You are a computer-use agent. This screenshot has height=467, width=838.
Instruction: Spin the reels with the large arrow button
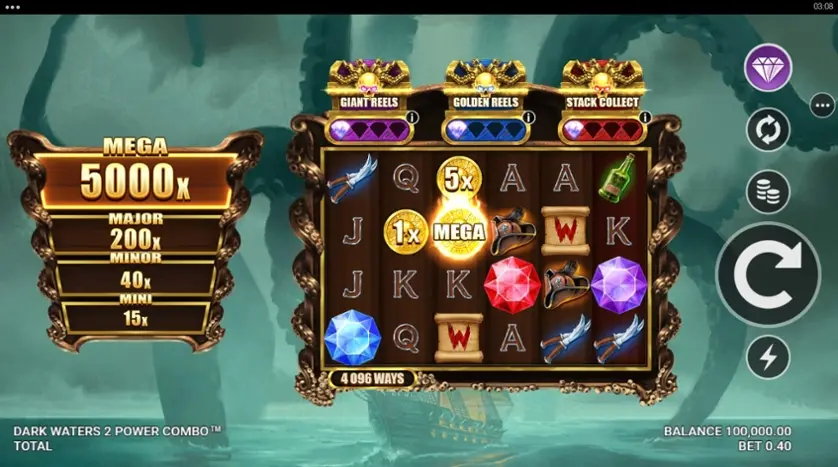tap(768, 274)
